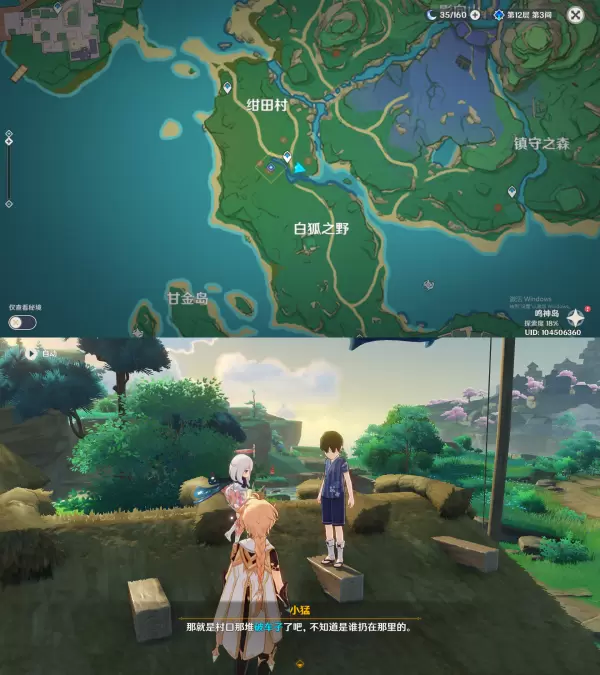Viewport: 600px width, 675px height.
Task: Toggle the dialogue auto-play button
Action: [32, 353]
